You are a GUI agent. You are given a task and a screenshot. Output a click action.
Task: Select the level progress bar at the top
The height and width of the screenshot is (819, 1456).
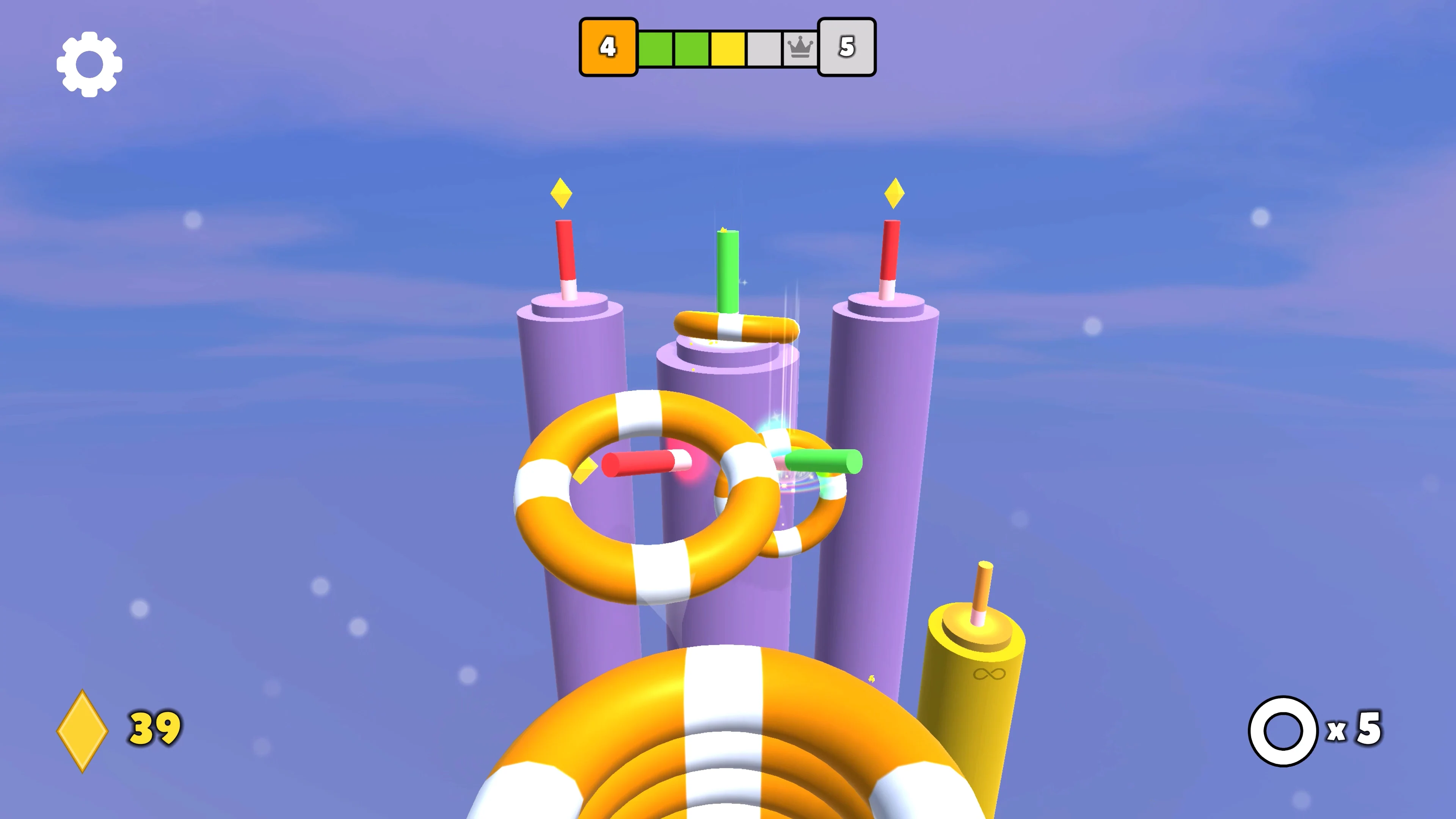(728, 47)
